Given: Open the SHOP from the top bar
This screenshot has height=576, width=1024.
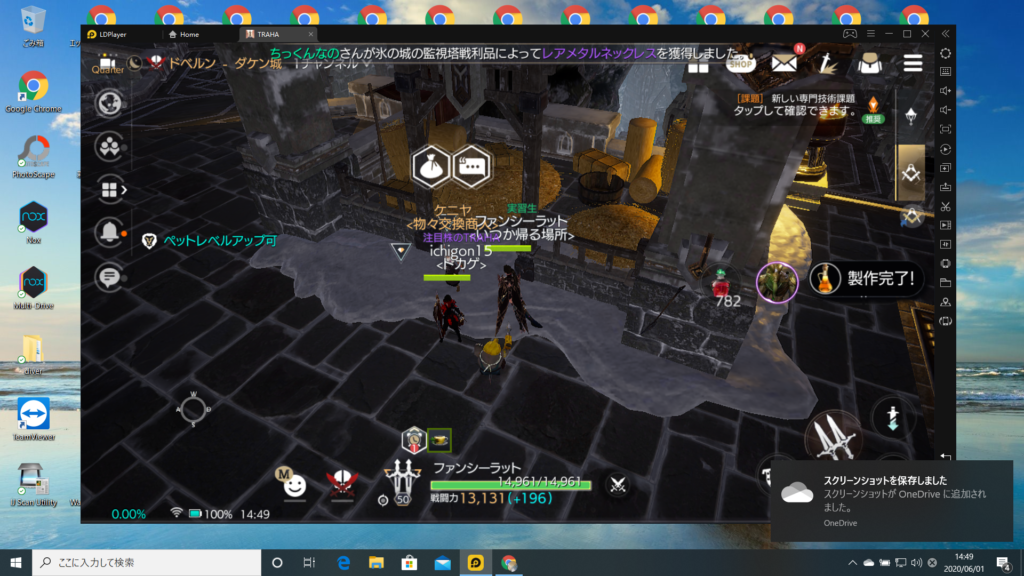Looking at the screenshot, I should pos(741,63).
